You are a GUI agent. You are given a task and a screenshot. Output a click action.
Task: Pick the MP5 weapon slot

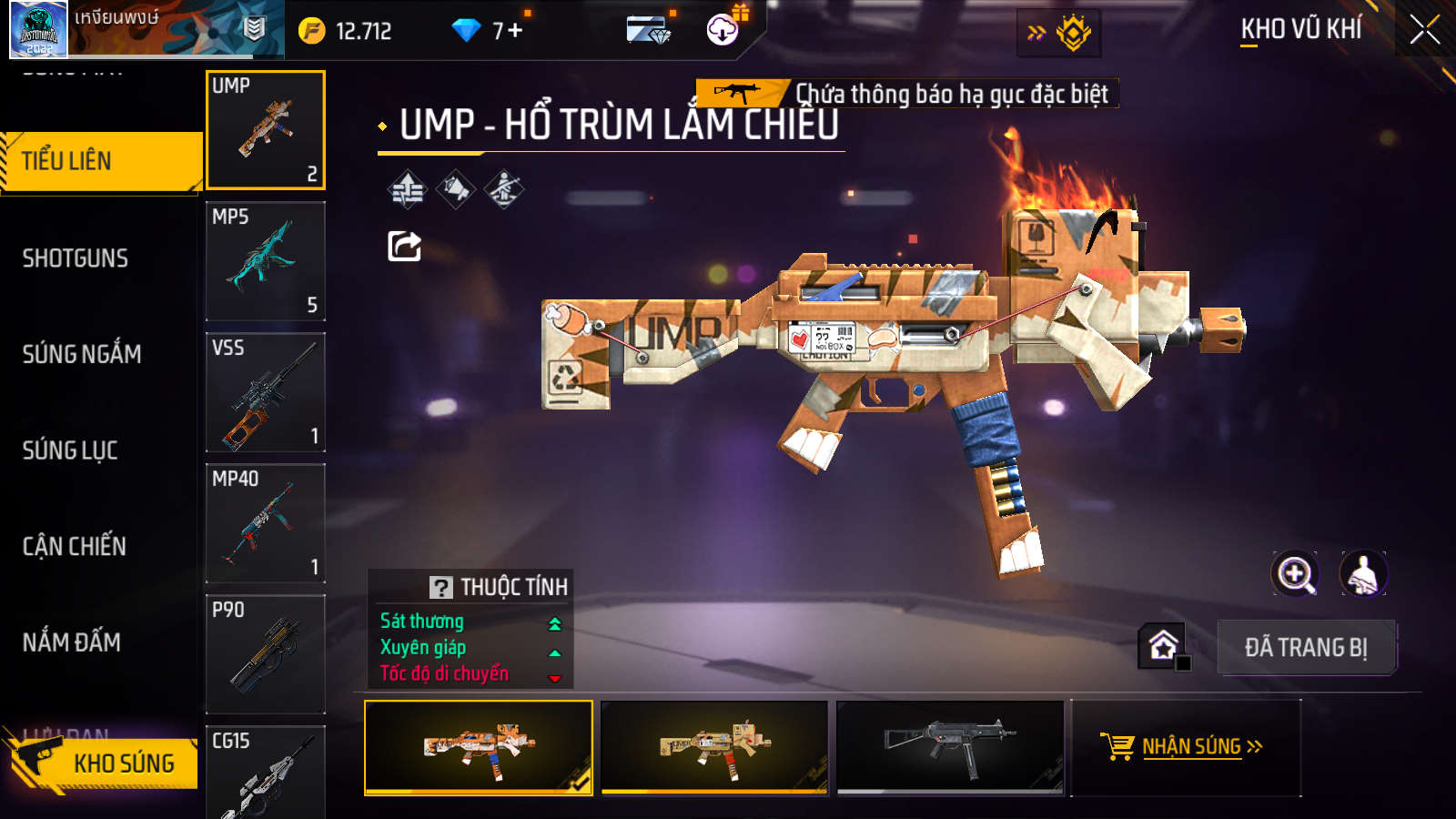point(265,261)
